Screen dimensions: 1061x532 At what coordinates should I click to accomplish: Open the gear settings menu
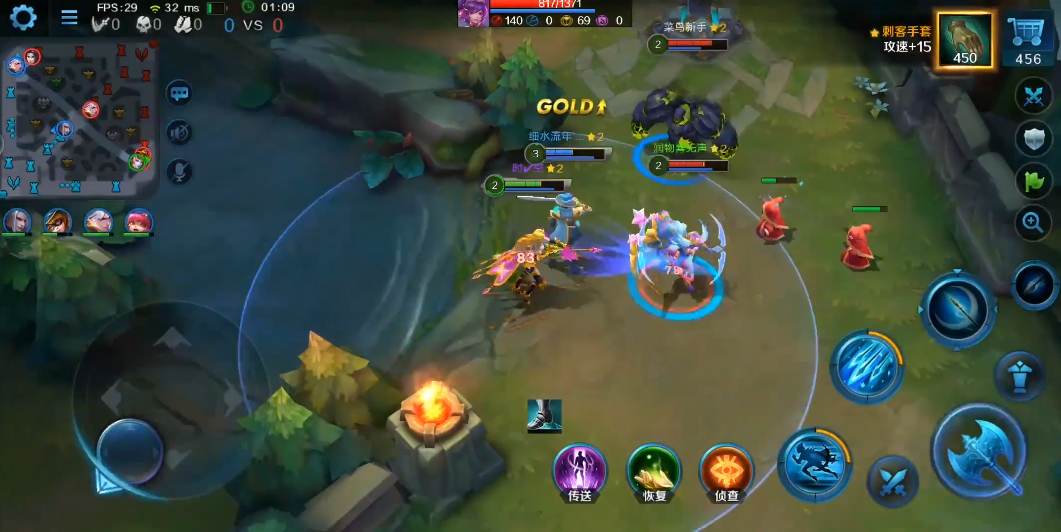coord(22,17)
